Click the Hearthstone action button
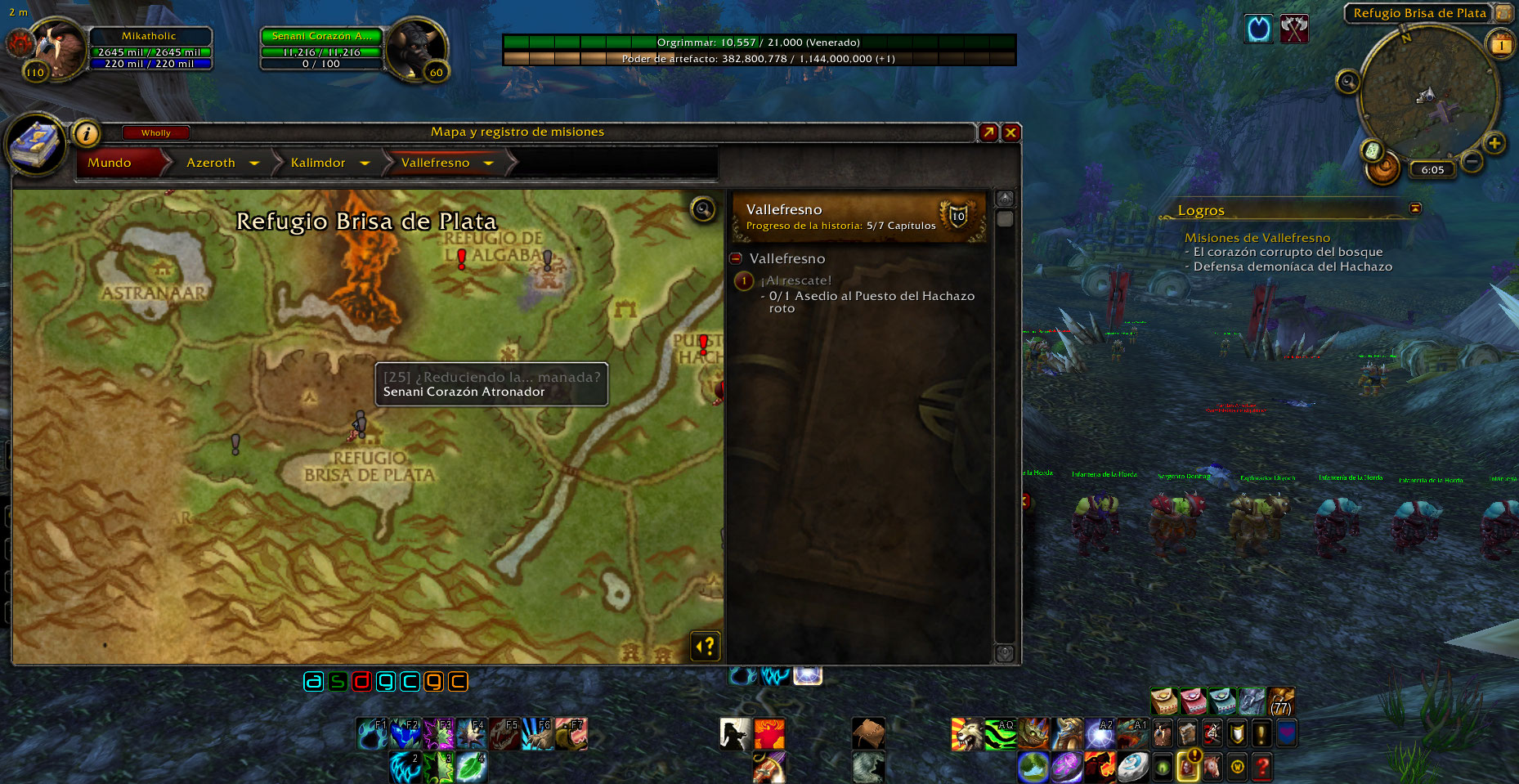This screenshot has width=1519, height=784. coord(1133,767)
